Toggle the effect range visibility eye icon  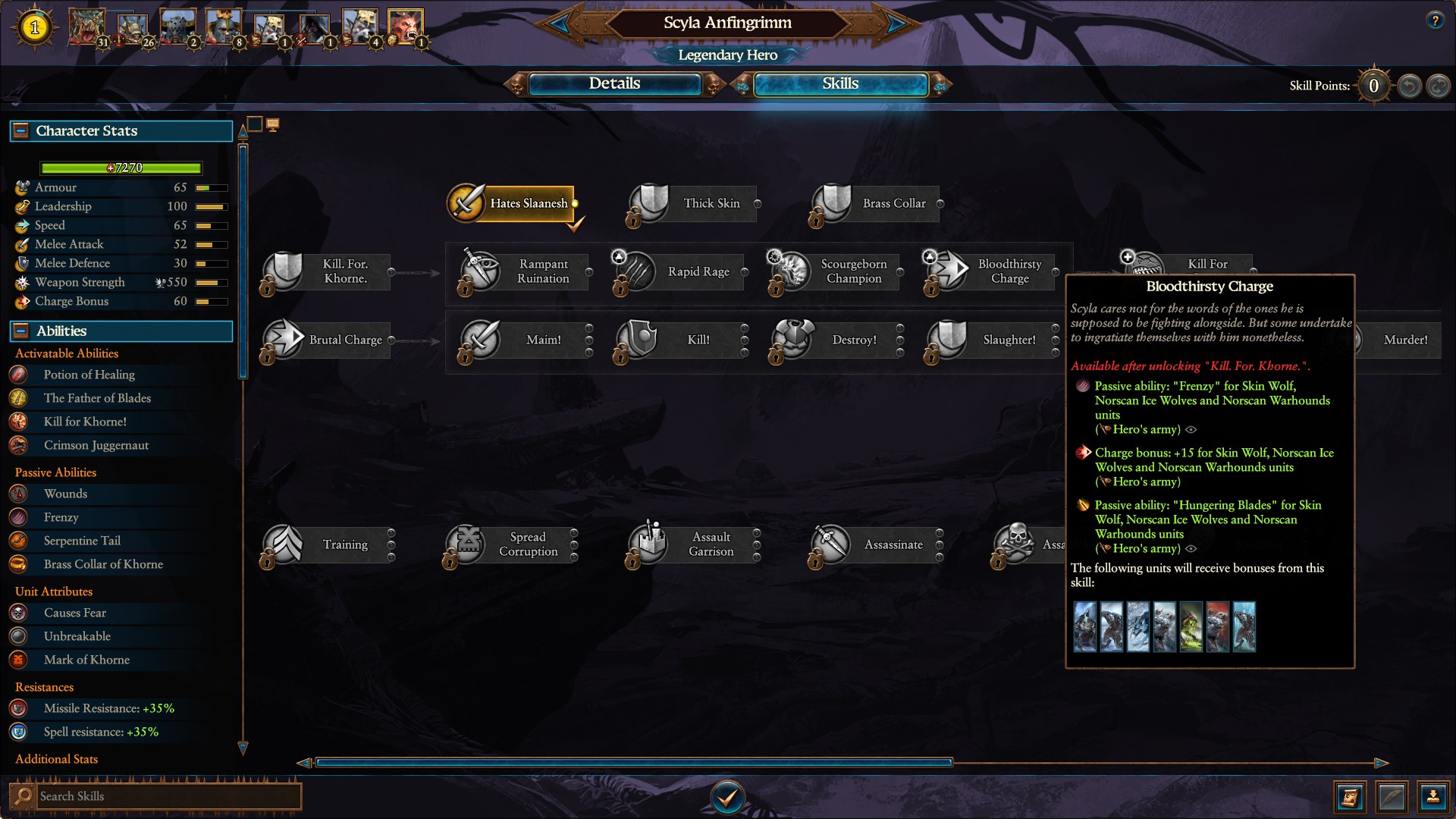tap(1192, 429)
